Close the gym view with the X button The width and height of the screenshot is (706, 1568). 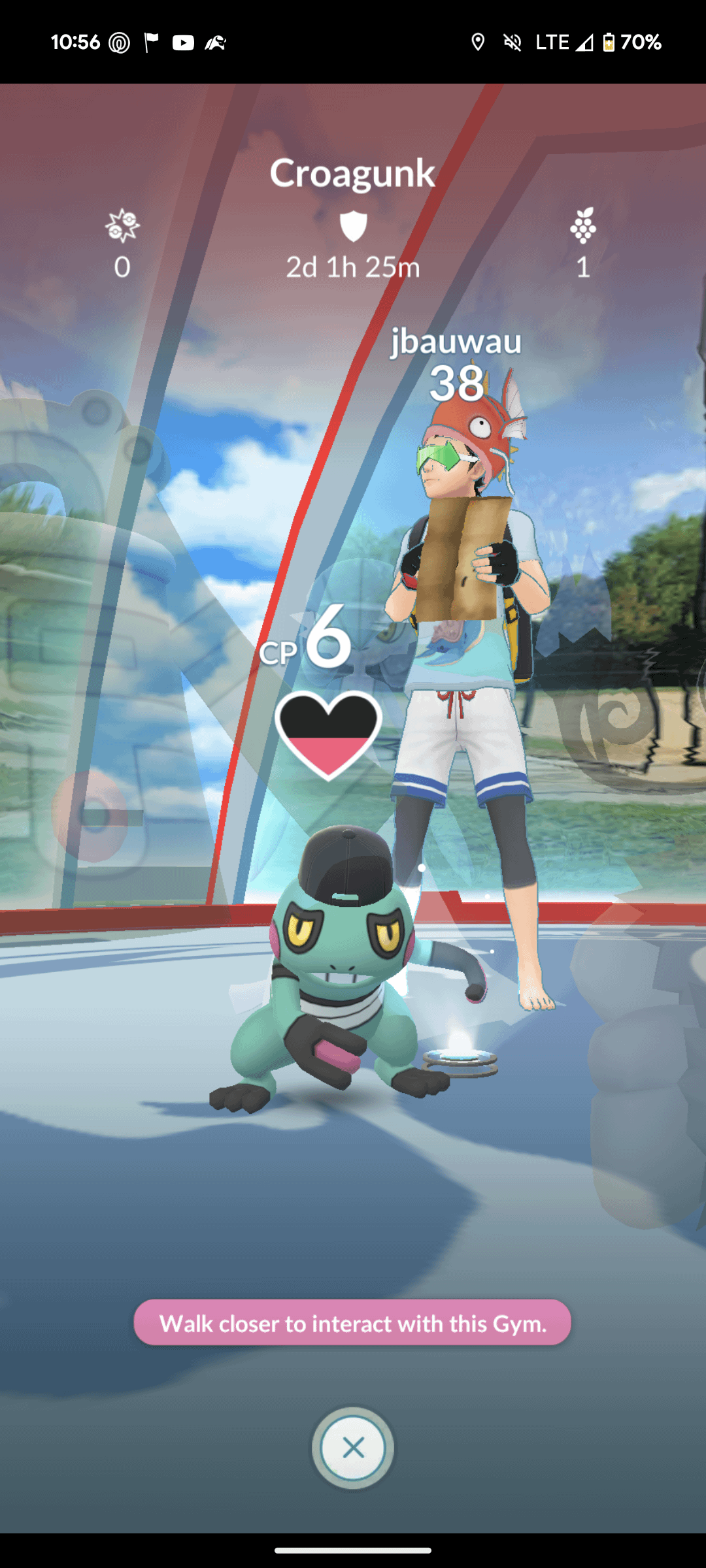(x=353, y=1448)
